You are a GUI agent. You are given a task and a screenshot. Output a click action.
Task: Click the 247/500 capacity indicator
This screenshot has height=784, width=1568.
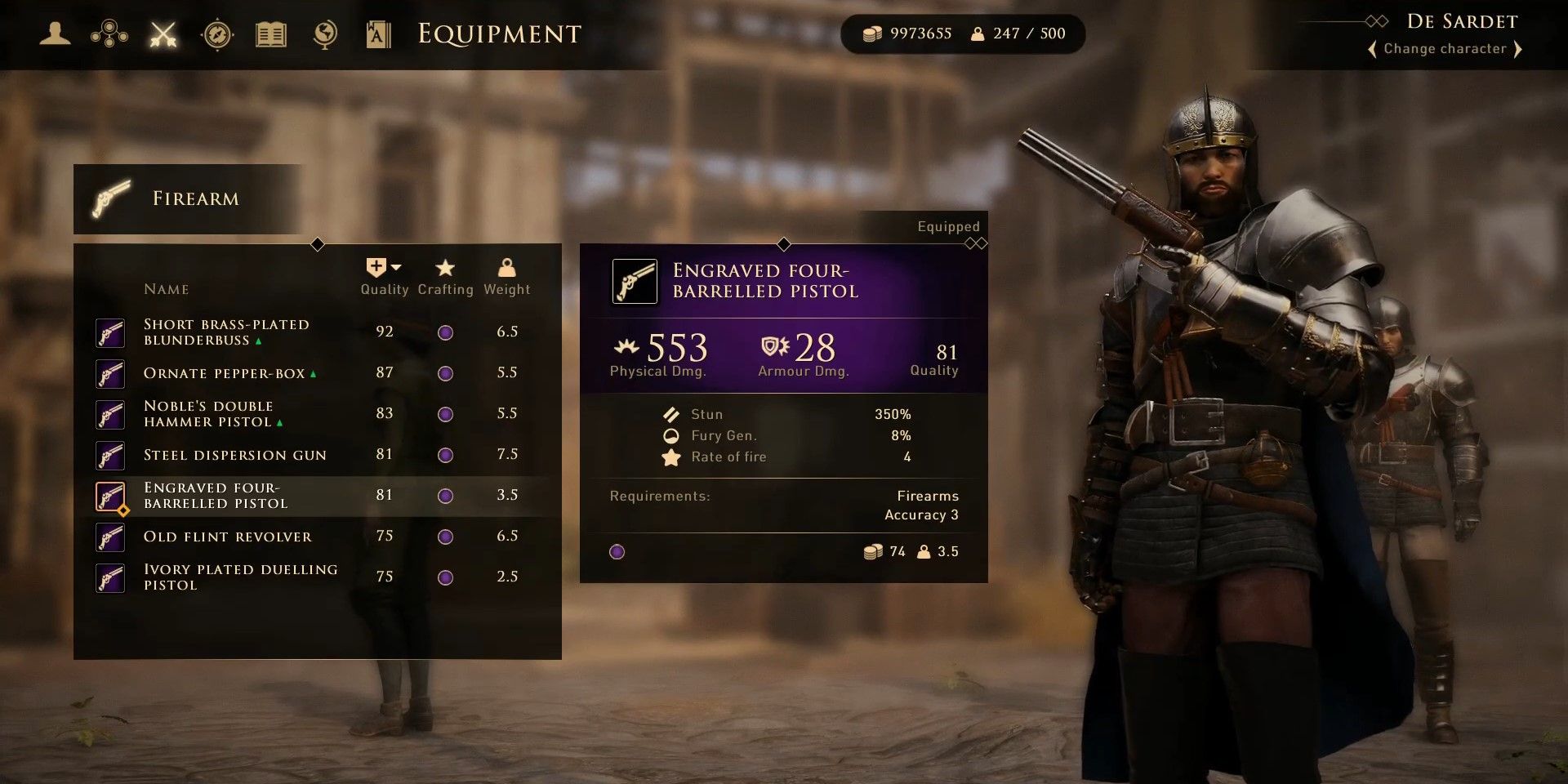point(1018,34)
